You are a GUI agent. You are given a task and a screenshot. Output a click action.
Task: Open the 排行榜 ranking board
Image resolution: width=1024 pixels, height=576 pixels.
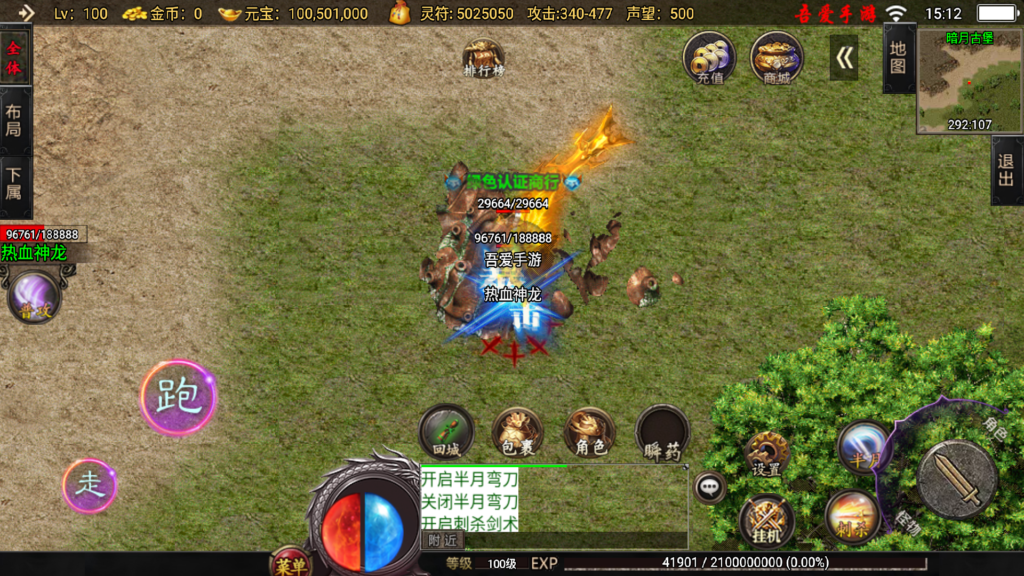tap(484, 58)
